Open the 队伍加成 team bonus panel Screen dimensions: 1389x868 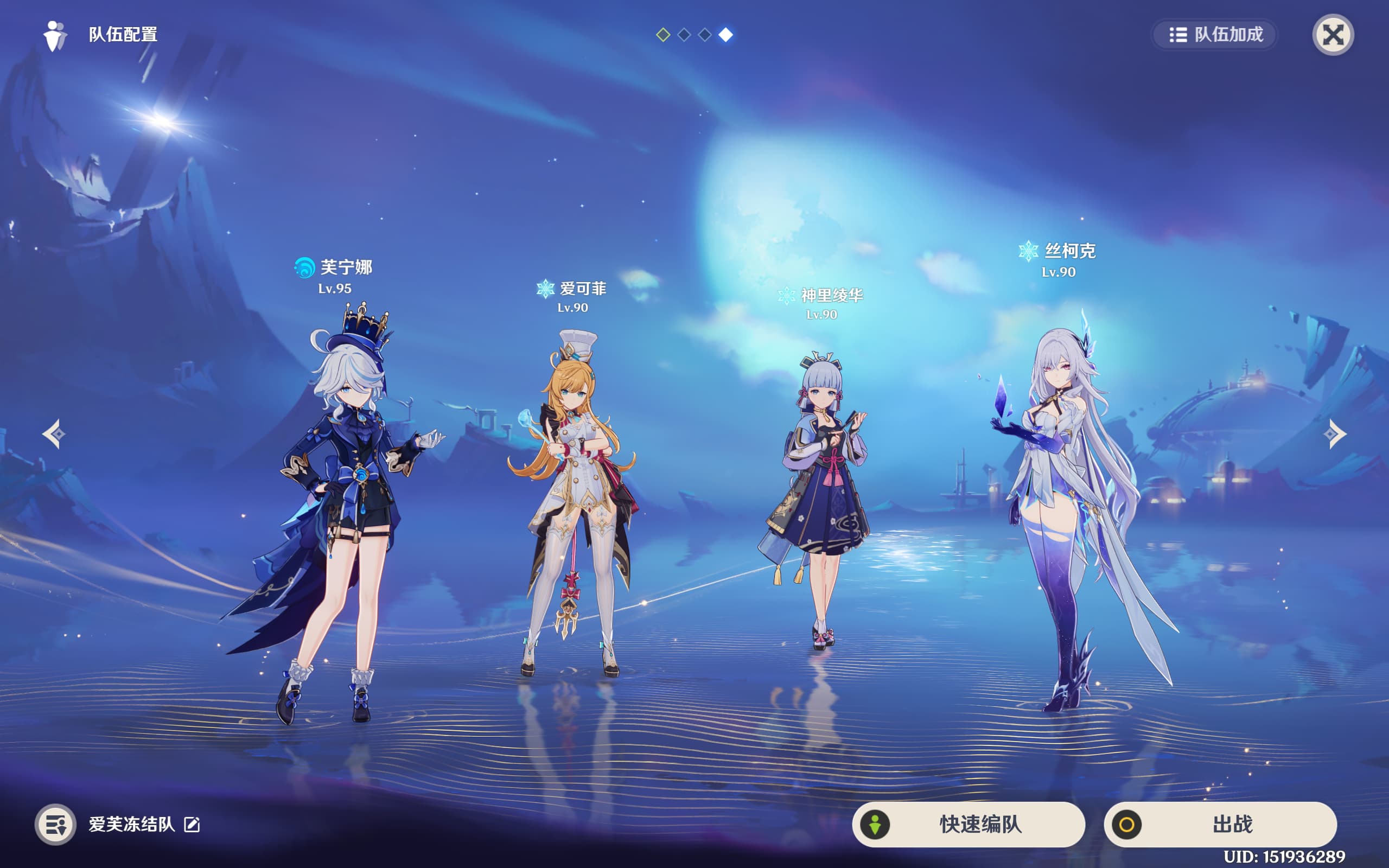tap(1215, 35)
